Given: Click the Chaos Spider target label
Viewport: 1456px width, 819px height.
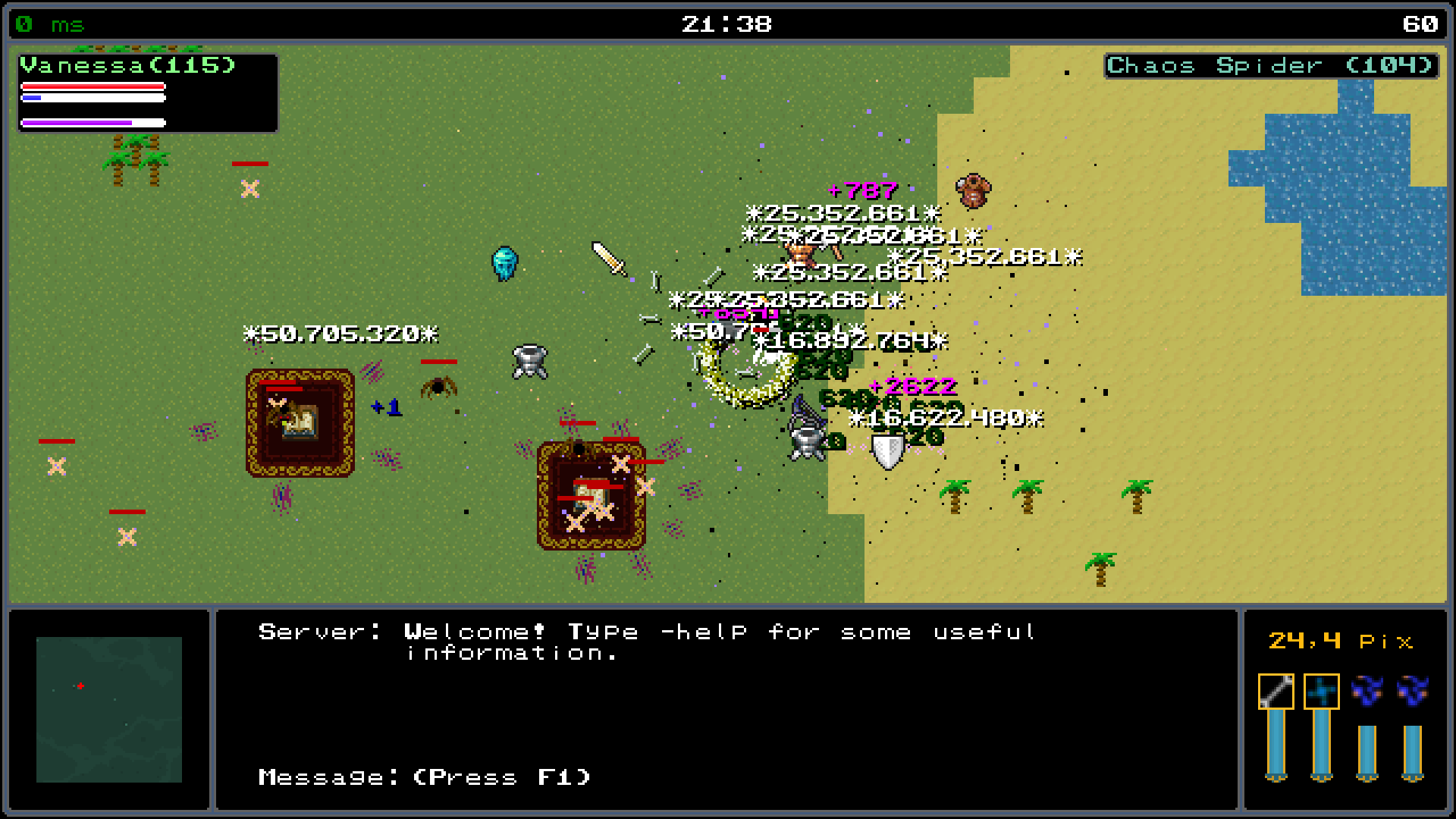Looking at the screenshot, I should [1270, 66].
